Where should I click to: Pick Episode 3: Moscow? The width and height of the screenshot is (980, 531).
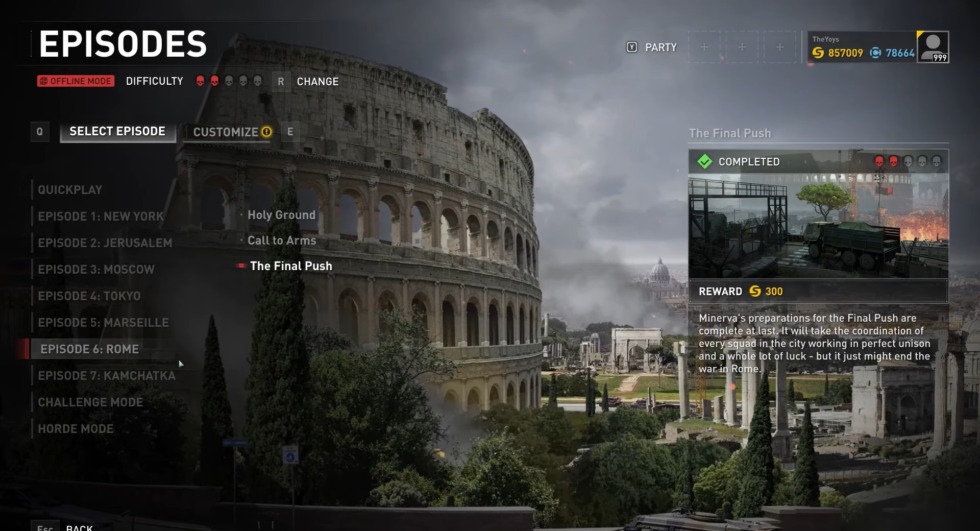coord(96,269)
